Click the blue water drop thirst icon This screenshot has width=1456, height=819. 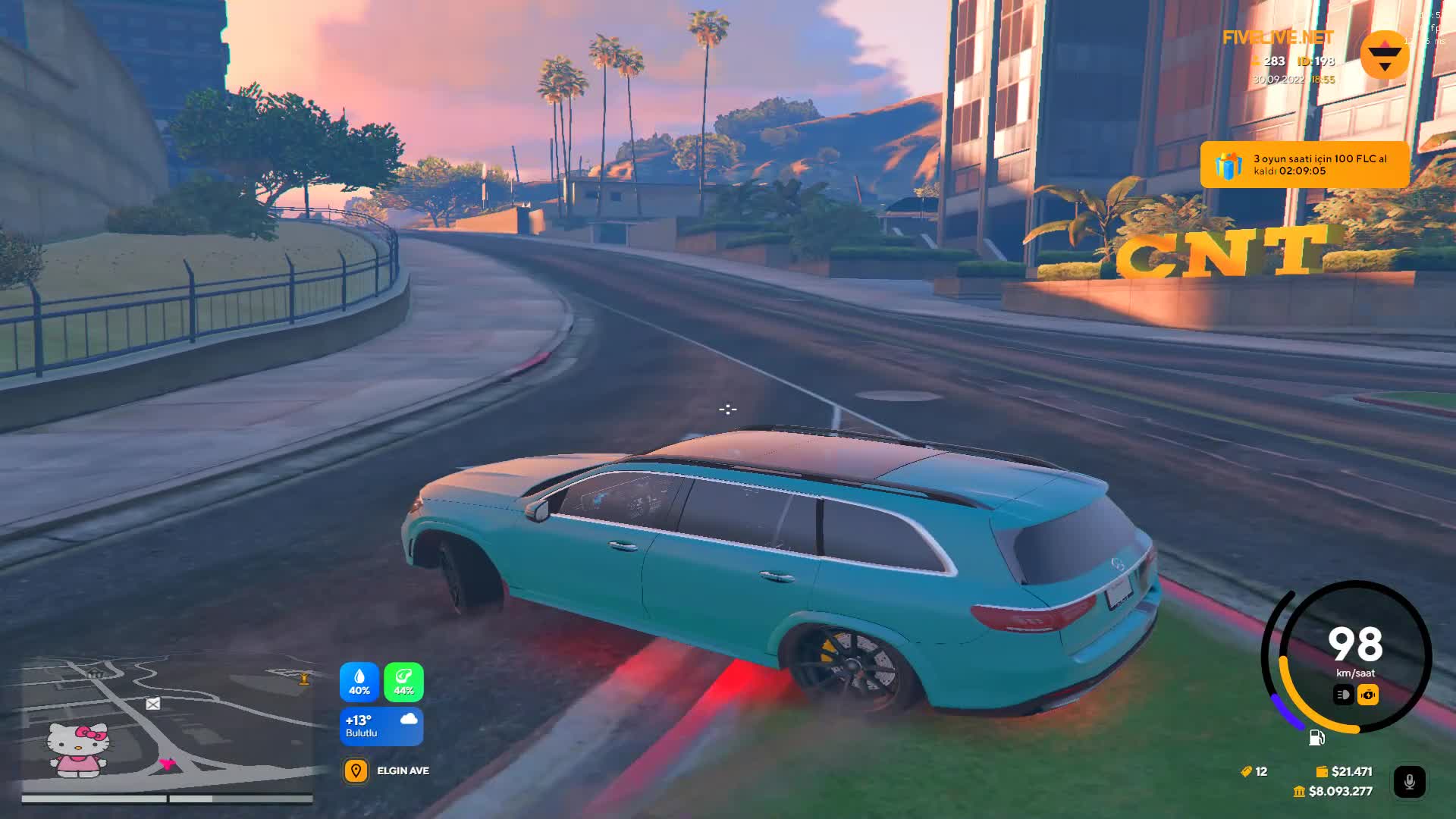359,682
